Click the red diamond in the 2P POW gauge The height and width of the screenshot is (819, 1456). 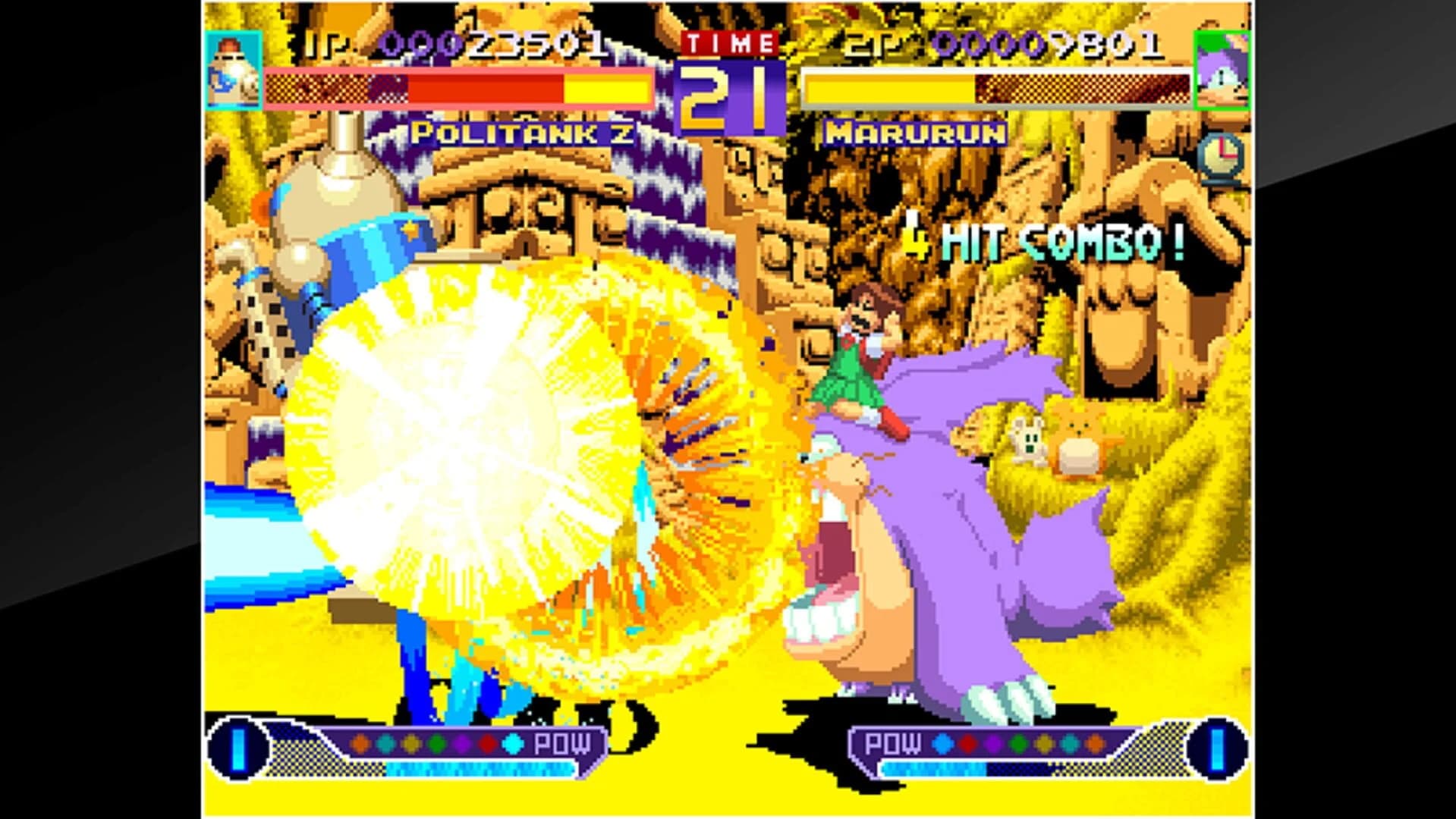point(968,743)
